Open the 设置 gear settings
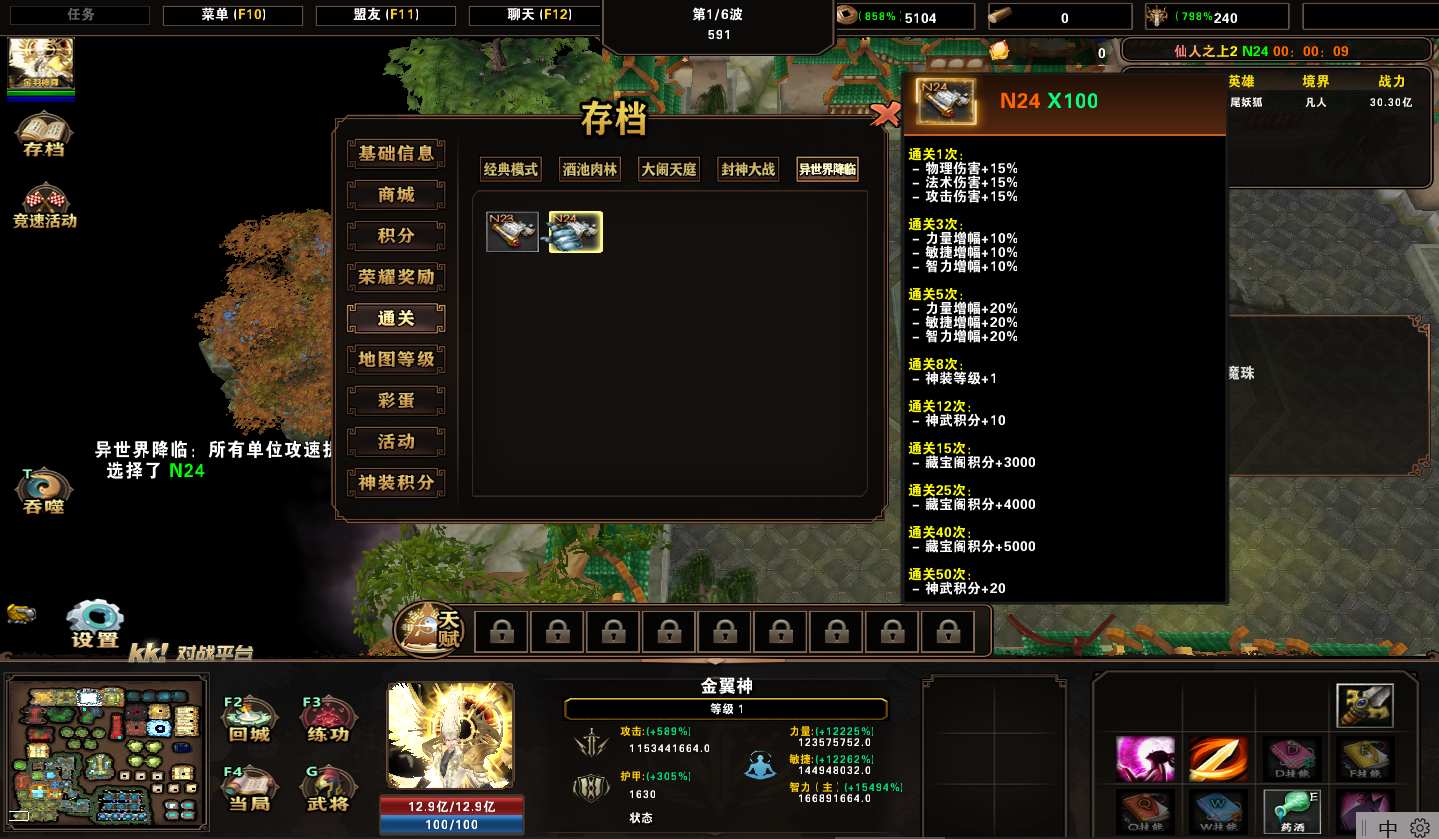This screenshot has width=1439, height=839. pyautogui.click(x=96, y=624)
